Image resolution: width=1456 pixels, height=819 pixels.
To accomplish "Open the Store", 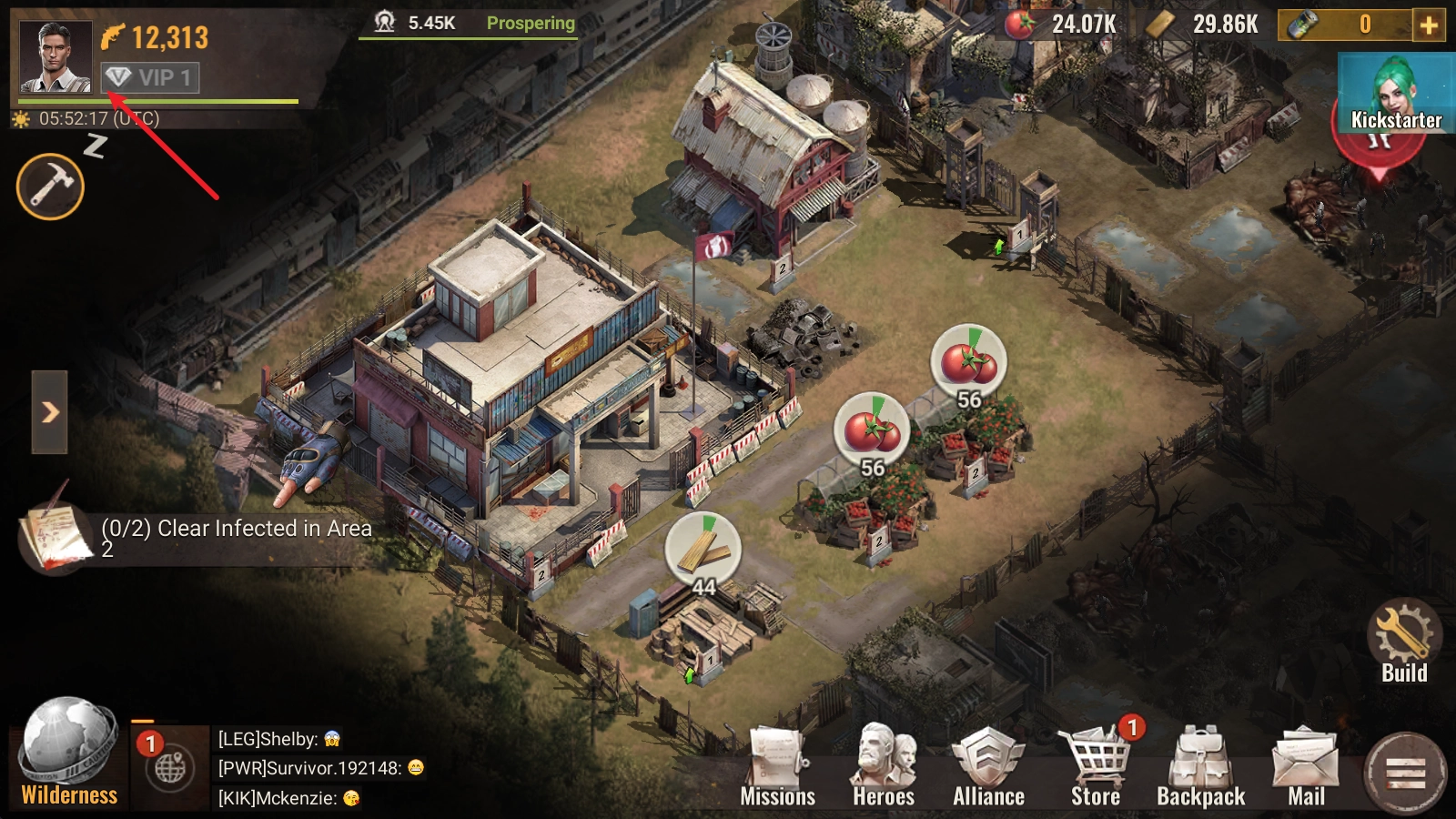I will coord(1096,769).
